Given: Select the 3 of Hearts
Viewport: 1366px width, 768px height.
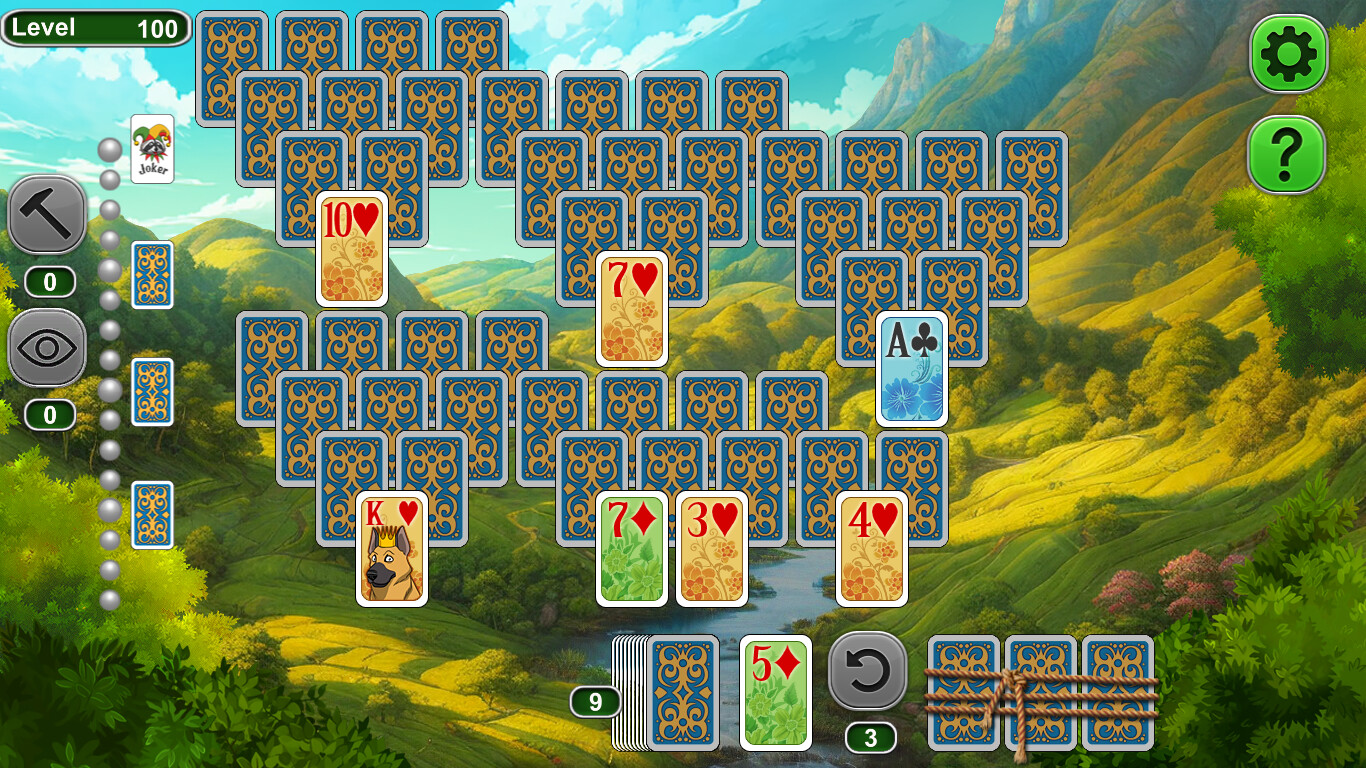Looking at the screenshot, I should [x=712, y=548].
